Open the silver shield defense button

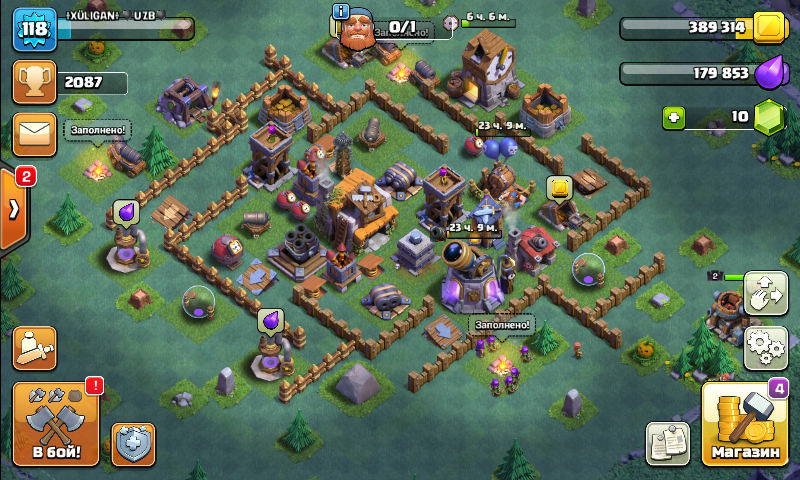[x=133, y=443]
